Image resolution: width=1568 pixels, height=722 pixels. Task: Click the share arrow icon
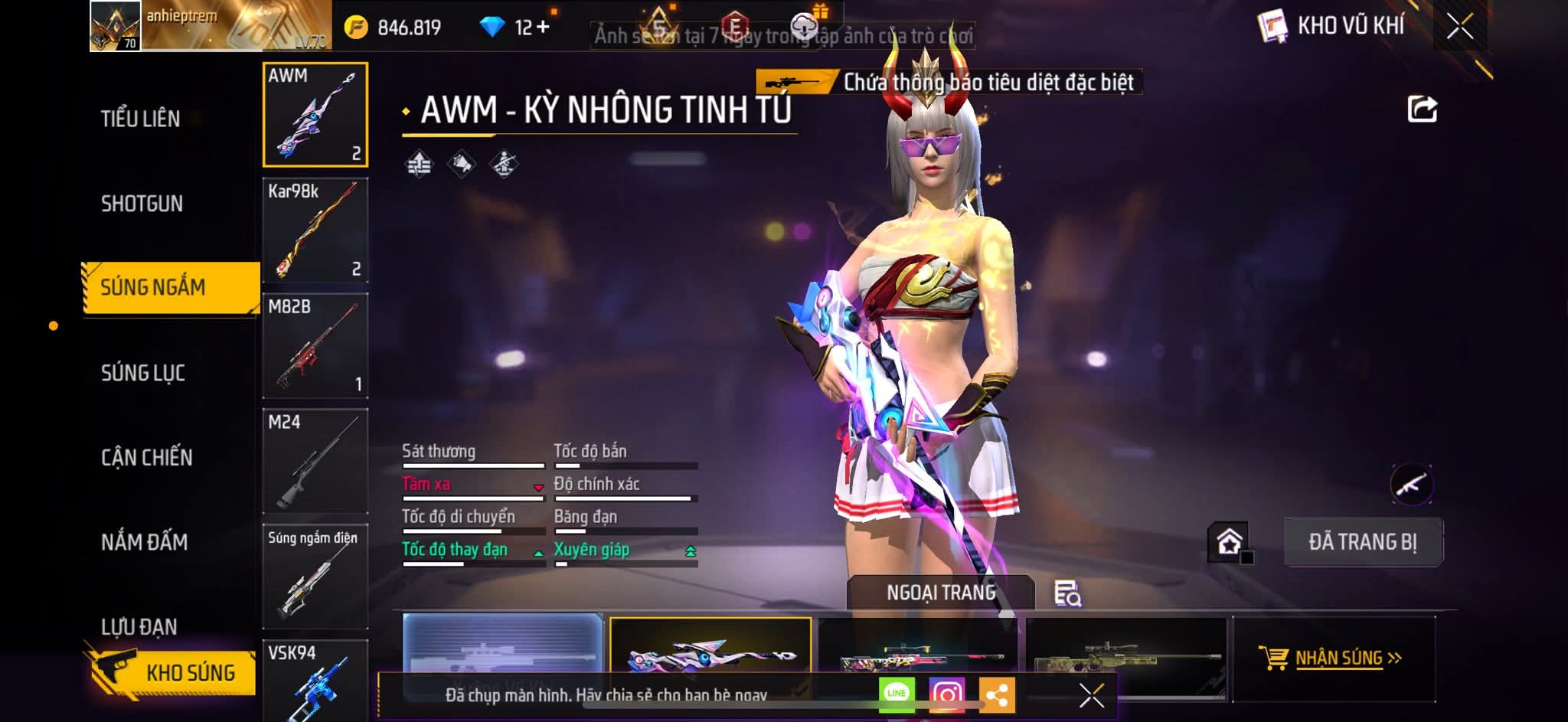(1422, 109)
